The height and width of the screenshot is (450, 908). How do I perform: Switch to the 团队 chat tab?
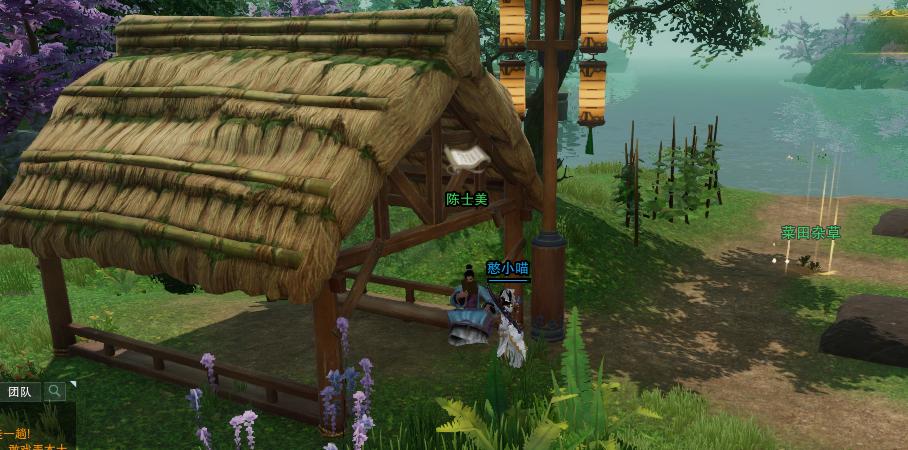20,391
